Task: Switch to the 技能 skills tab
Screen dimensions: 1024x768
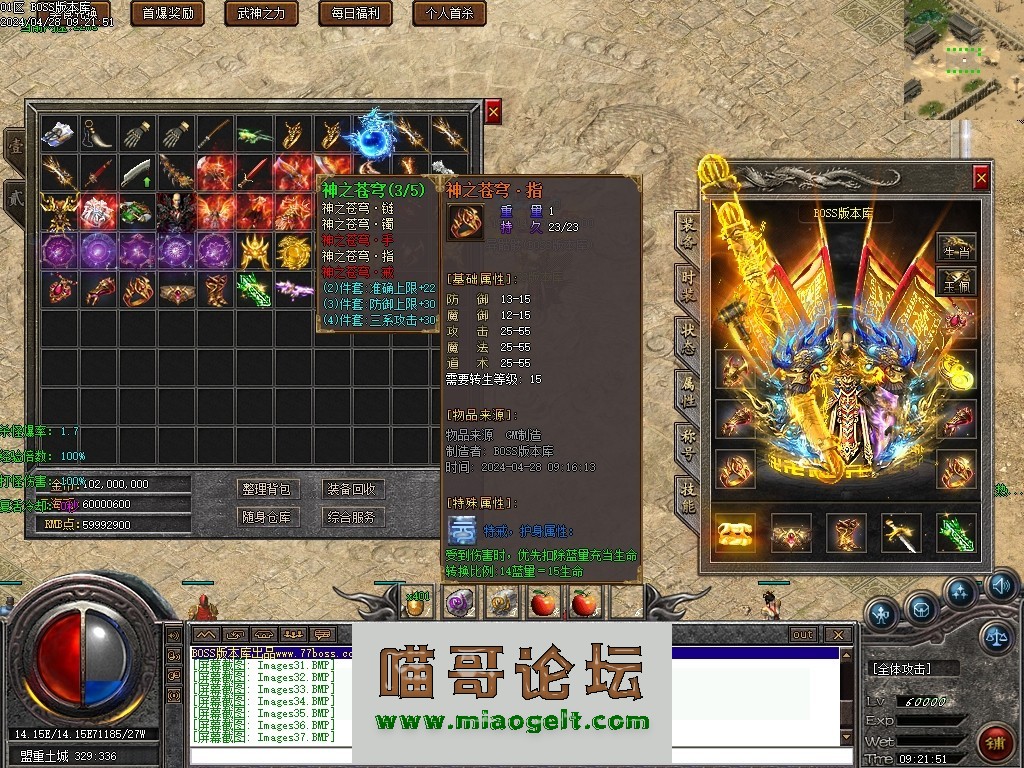Action: (688, 493)
